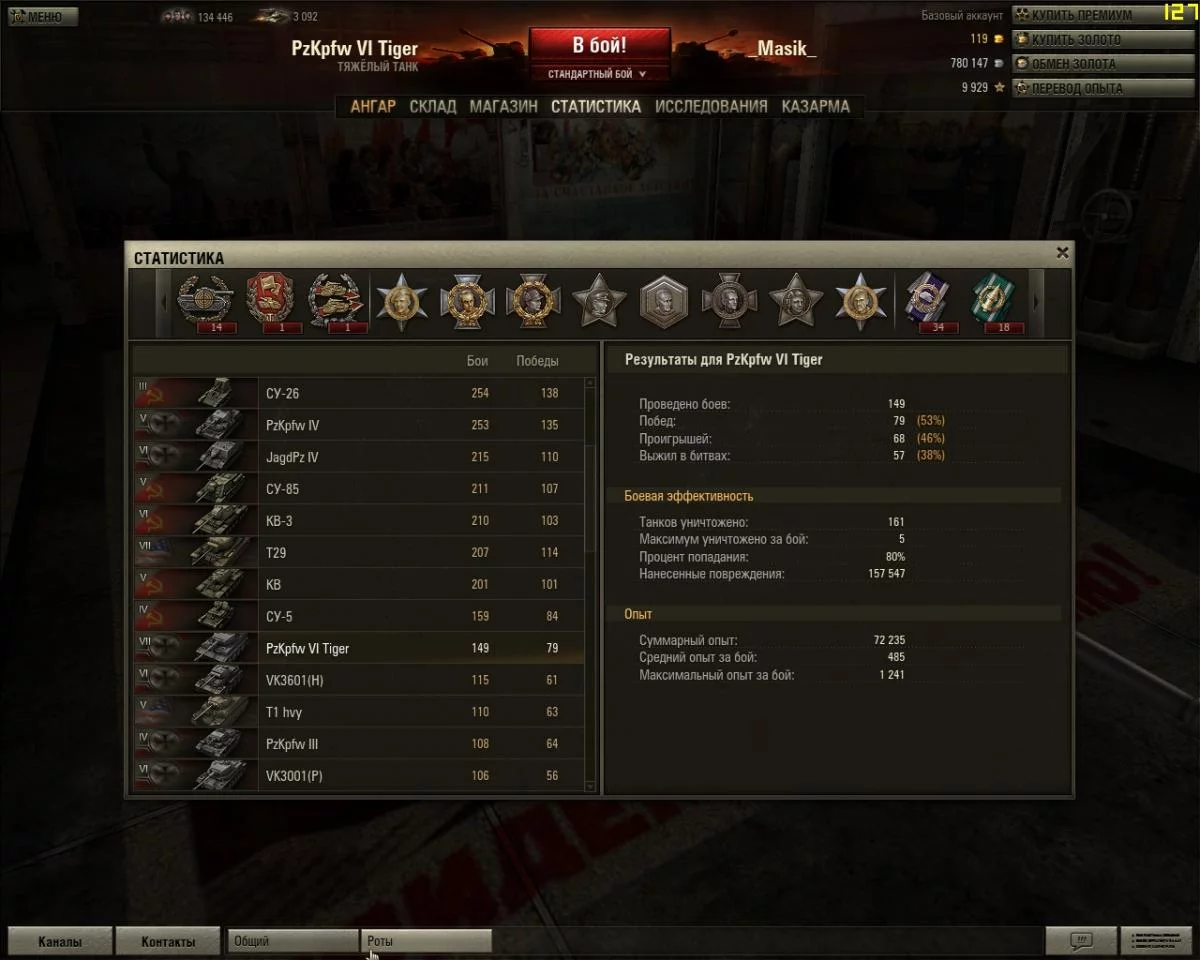Start battle with В бой! button
This screenshot has width=1200, height=960.
[x=599, y=46]
